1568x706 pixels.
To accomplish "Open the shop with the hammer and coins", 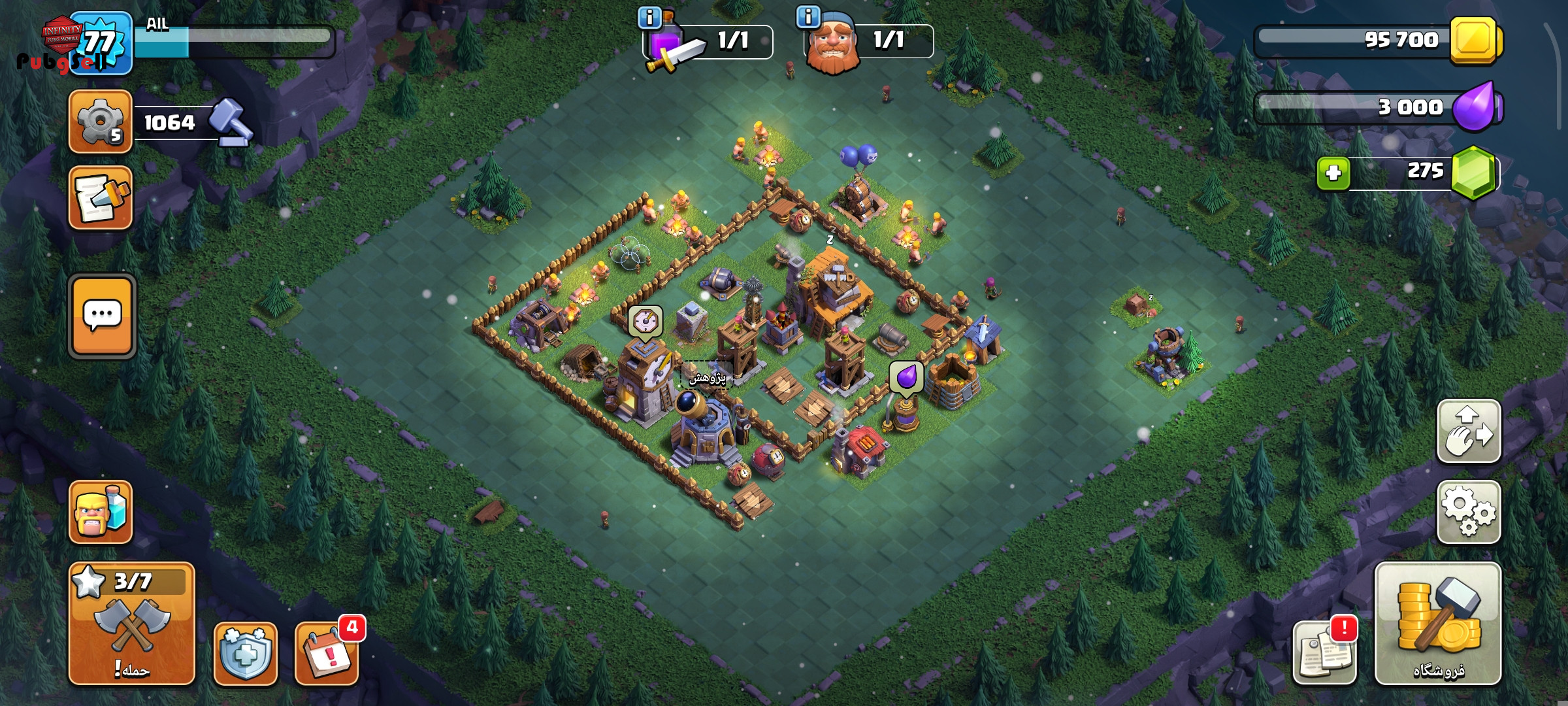I will (1437, 623).
